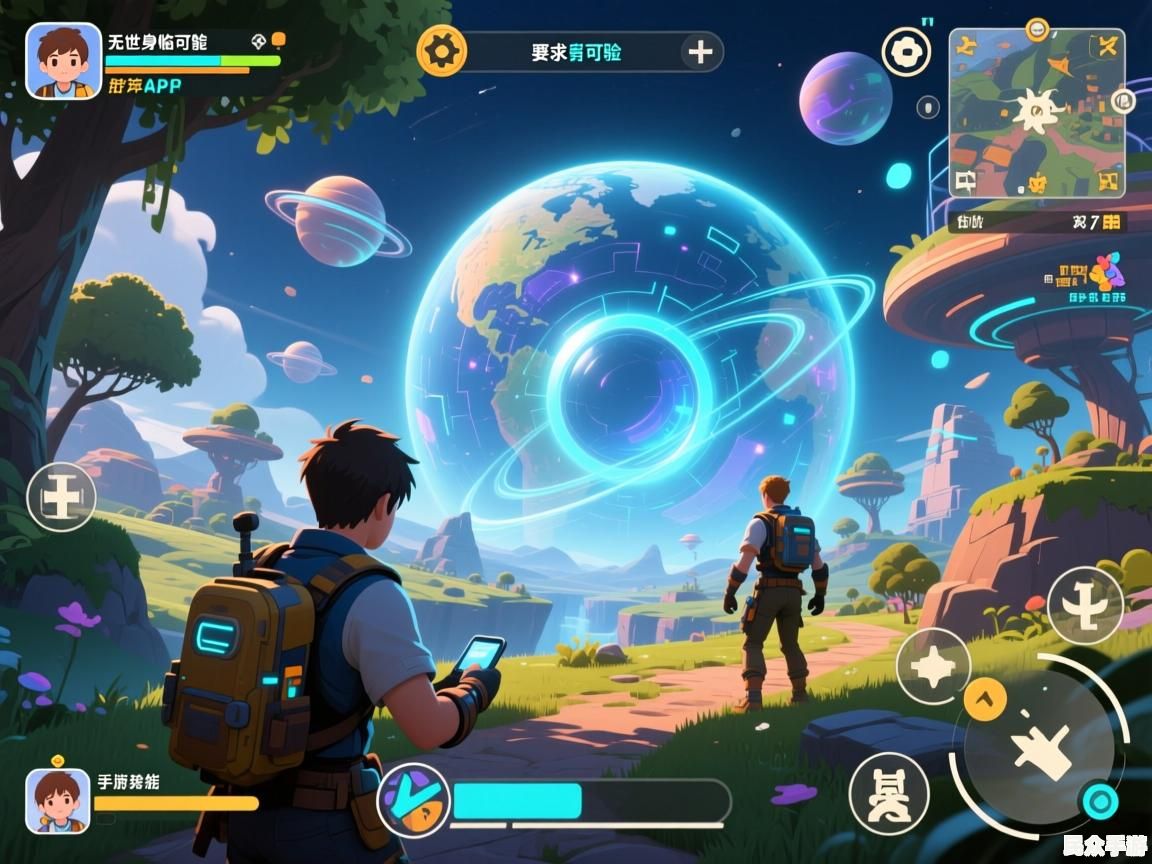Tap the small yellow up-arrow button
This screenshot has height=864, width=1152.
[985, 698]
